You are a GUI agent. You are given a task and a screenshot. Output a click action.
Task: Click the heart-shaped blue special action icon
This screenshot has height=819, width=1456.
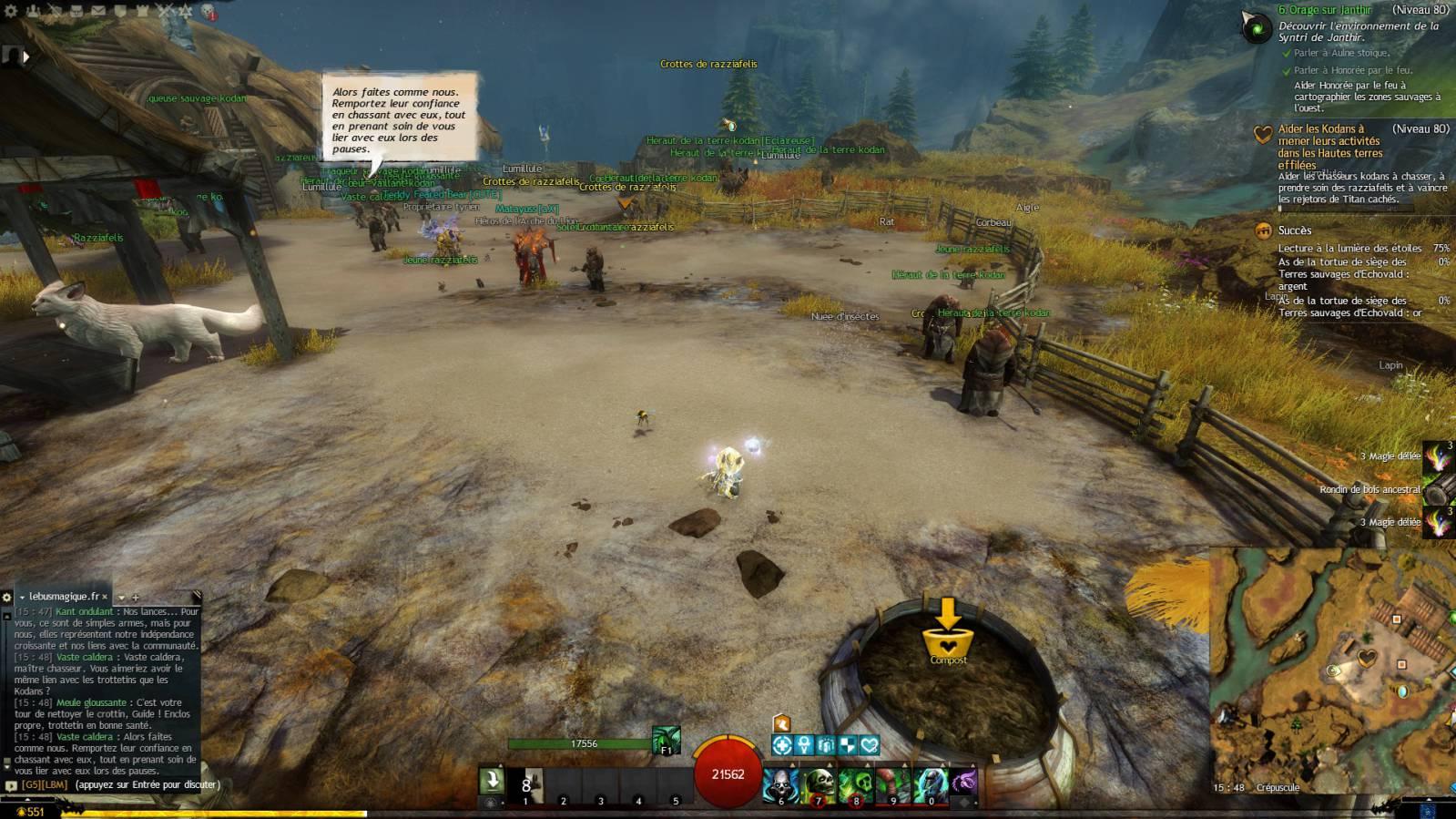click(869, 745)
